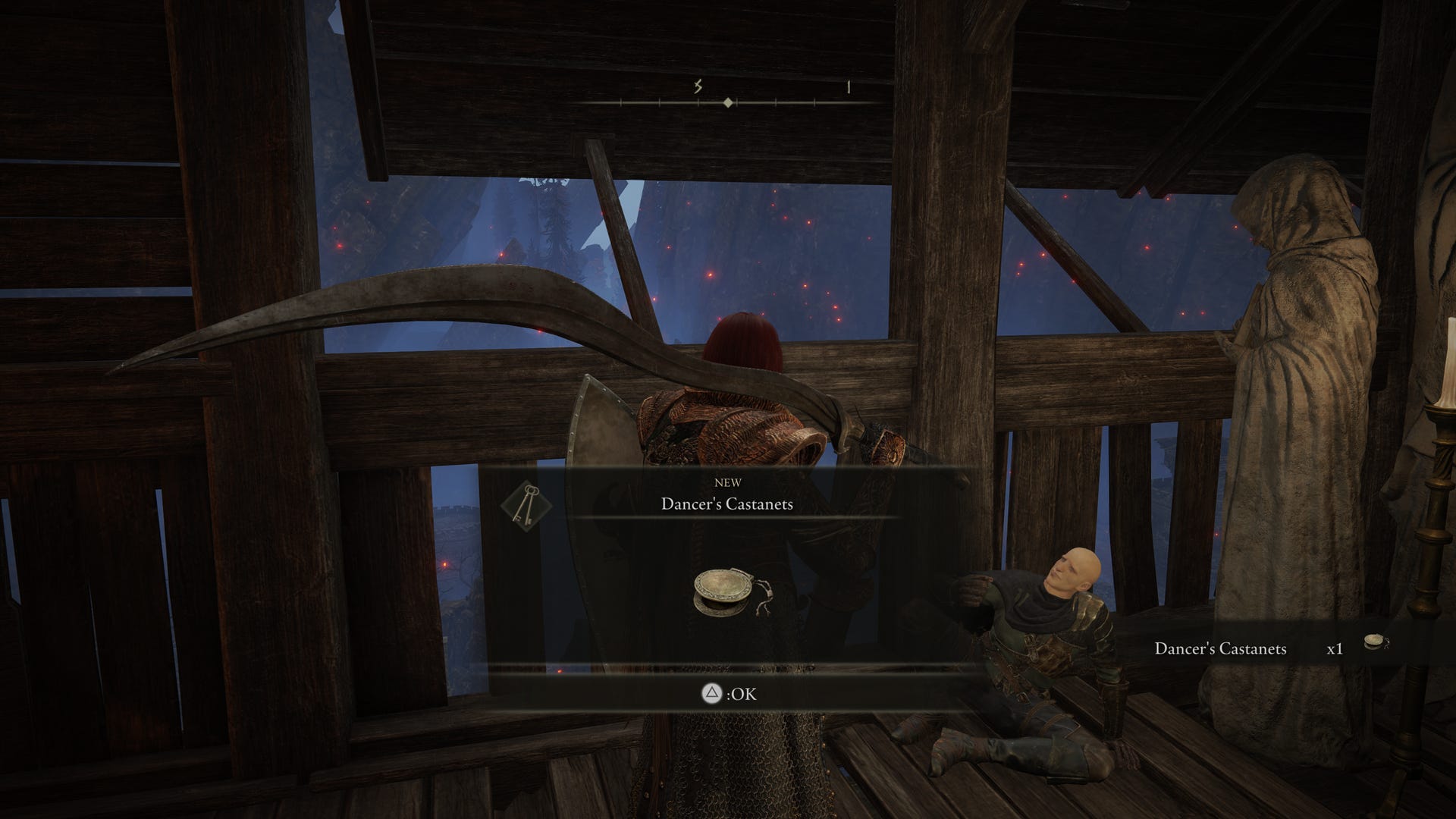The height and width of the screenshot is (819, 1456).
Task: Click the NEW heading above the item name
Action: coord(729,482)
